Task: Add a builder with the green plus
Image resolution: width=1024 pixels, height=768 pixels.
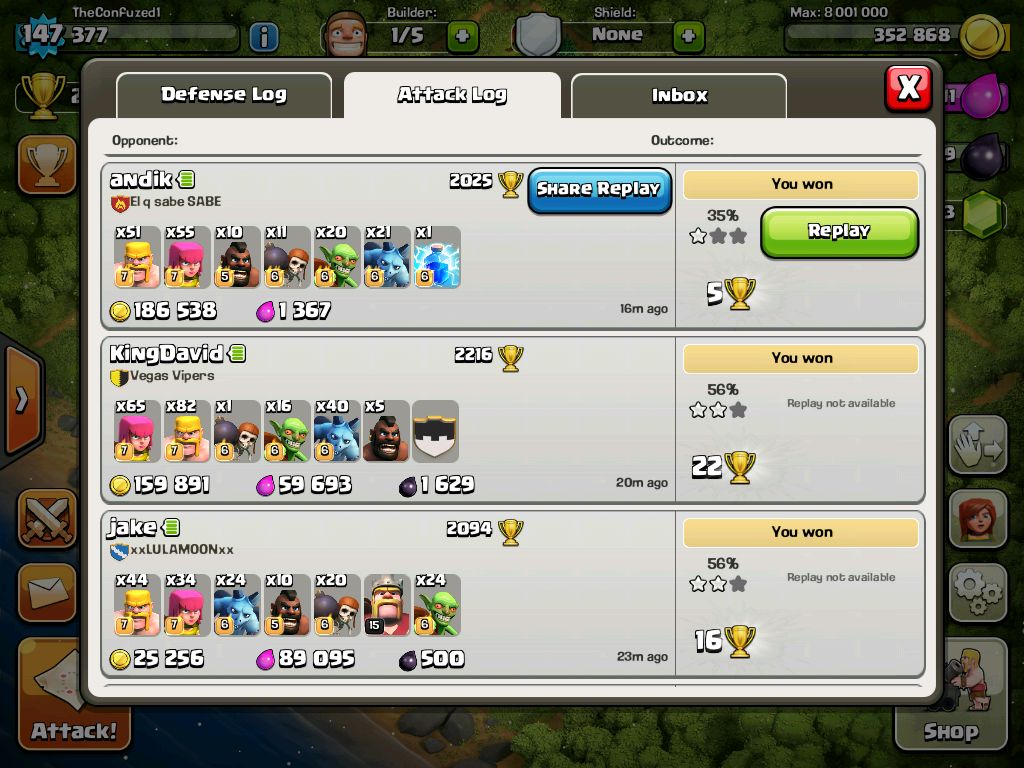Action: pyautogui.click(x=462, y=37)
